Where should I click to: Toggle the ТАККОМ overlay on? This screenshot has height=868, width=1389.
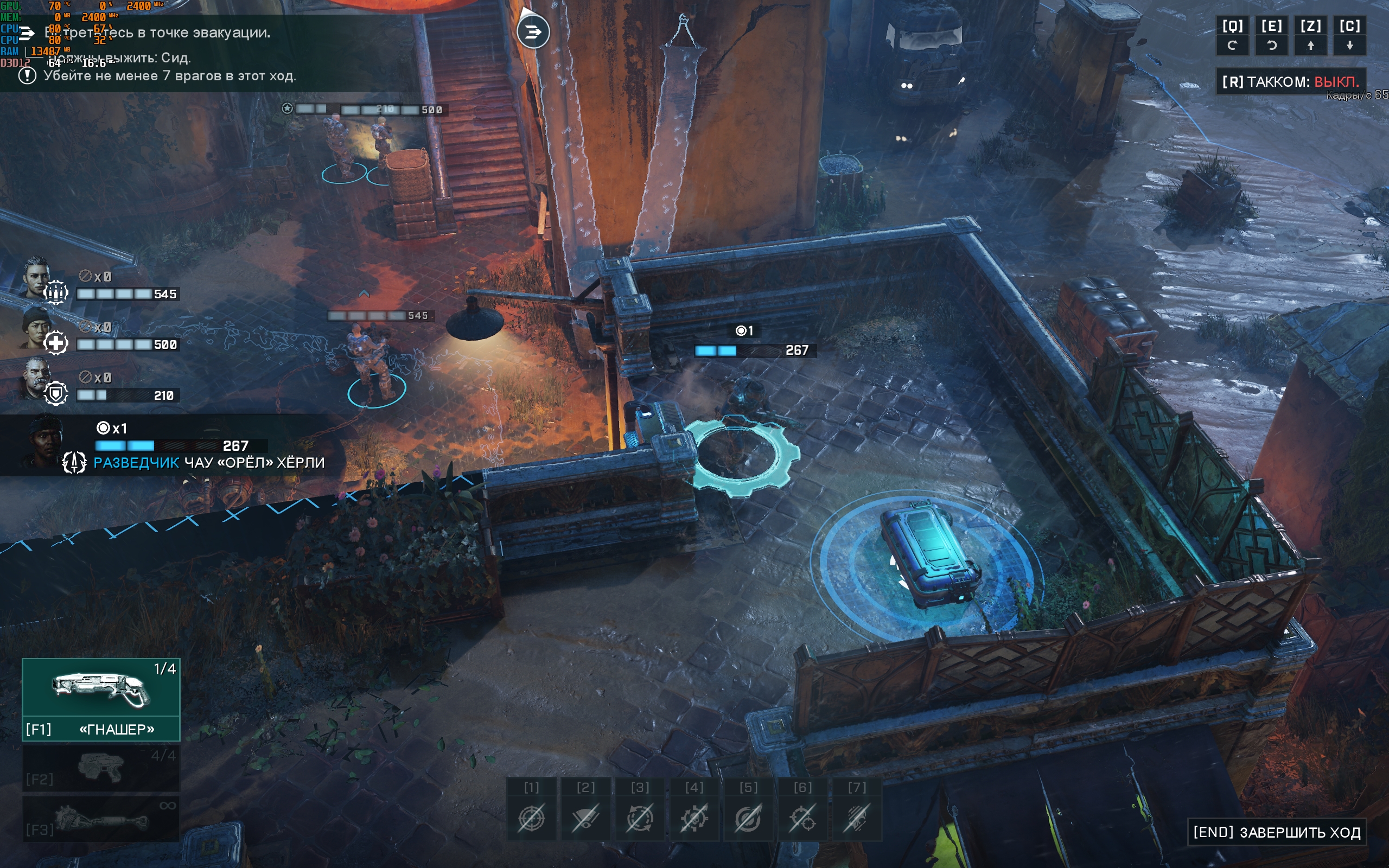[1290, 81]
